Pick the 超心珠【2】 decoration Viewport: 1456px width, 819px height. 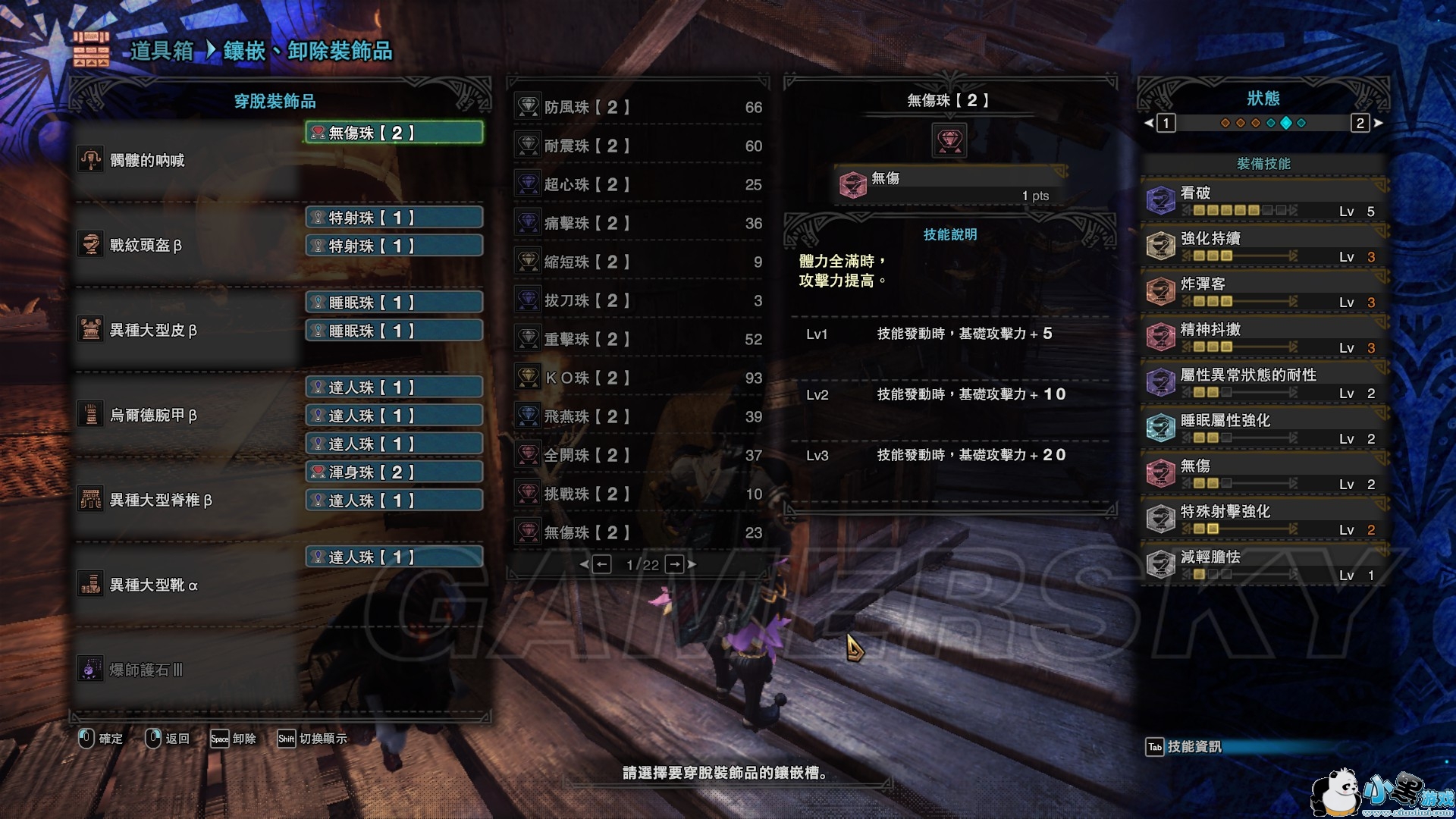tap(639, 185)
